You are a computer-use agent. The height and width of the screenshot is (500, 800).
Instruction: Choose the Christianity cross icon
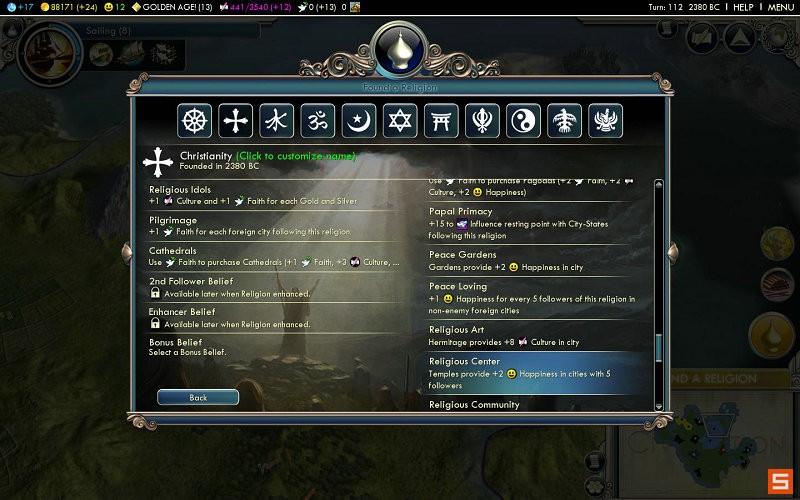pos(236,121)
